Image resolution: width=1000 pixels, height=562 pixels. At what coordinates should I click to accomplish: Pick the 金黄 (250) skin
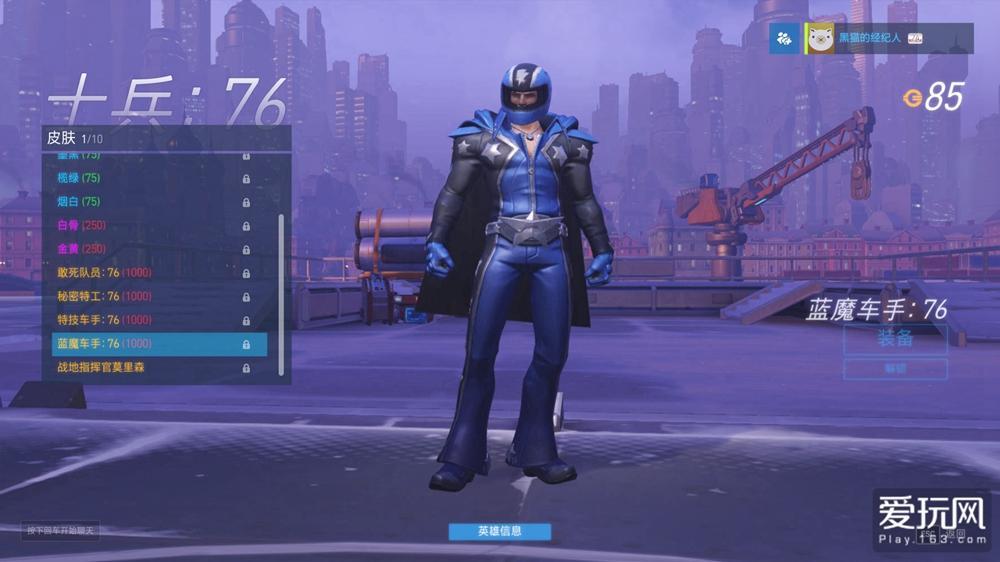(150, 249)
